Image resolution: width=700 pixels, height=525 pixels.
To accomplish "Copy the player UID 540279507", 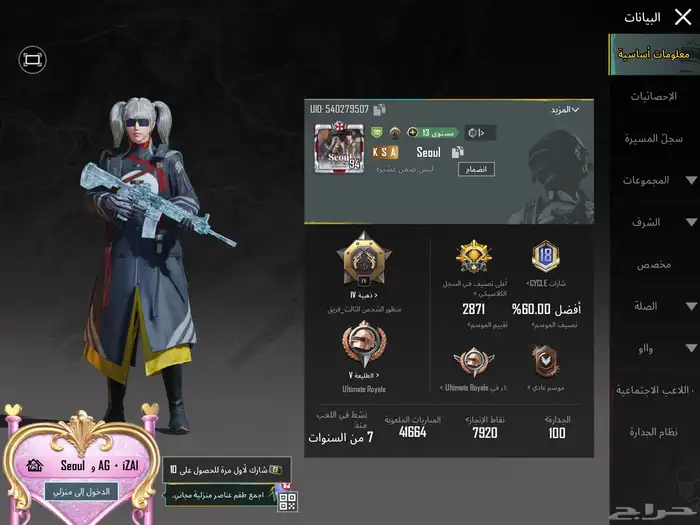I will tap(380, 109).
